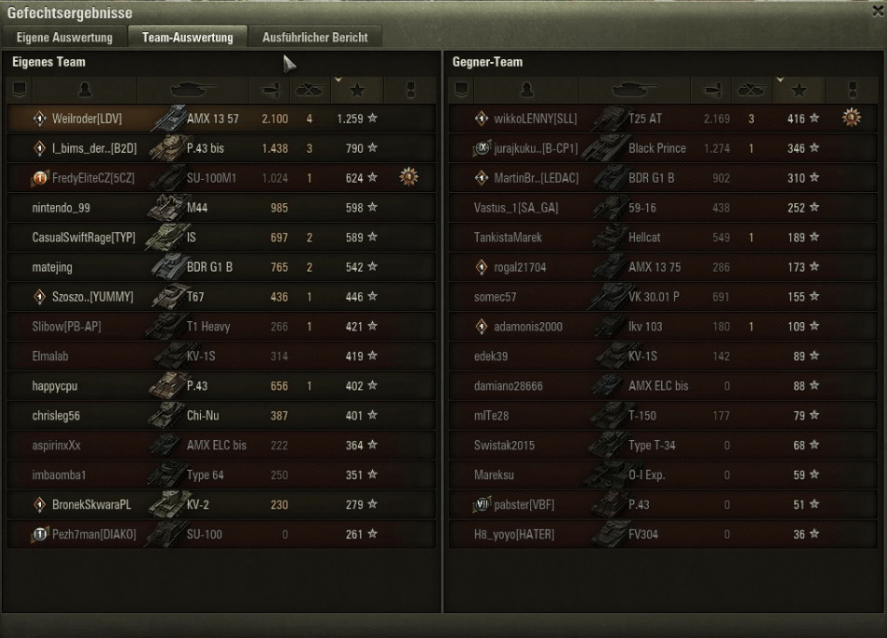Open the Team-Auswertung tab

pyautogui.click(x=188, y=37)
